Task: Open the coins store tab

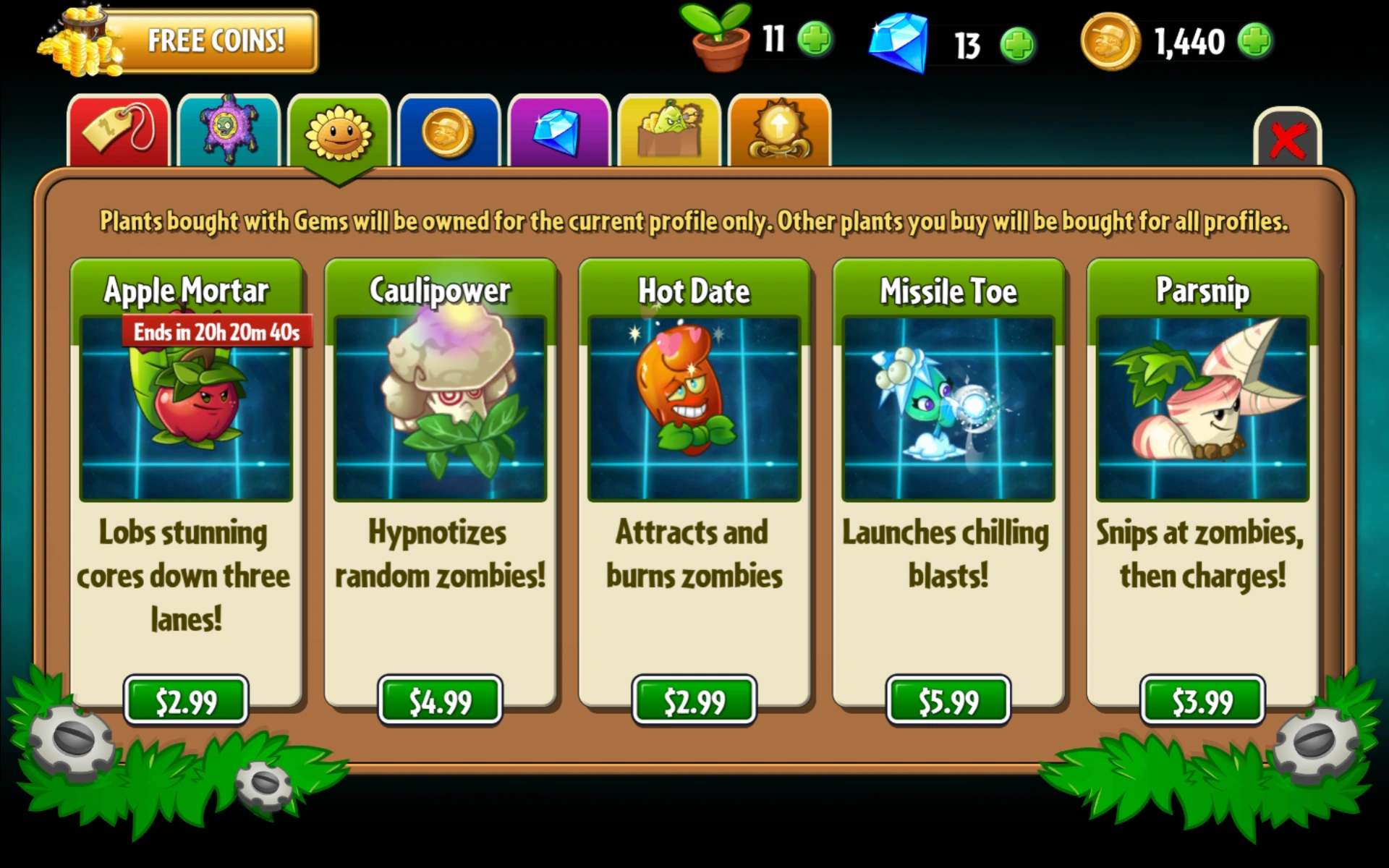Action: 449,132
